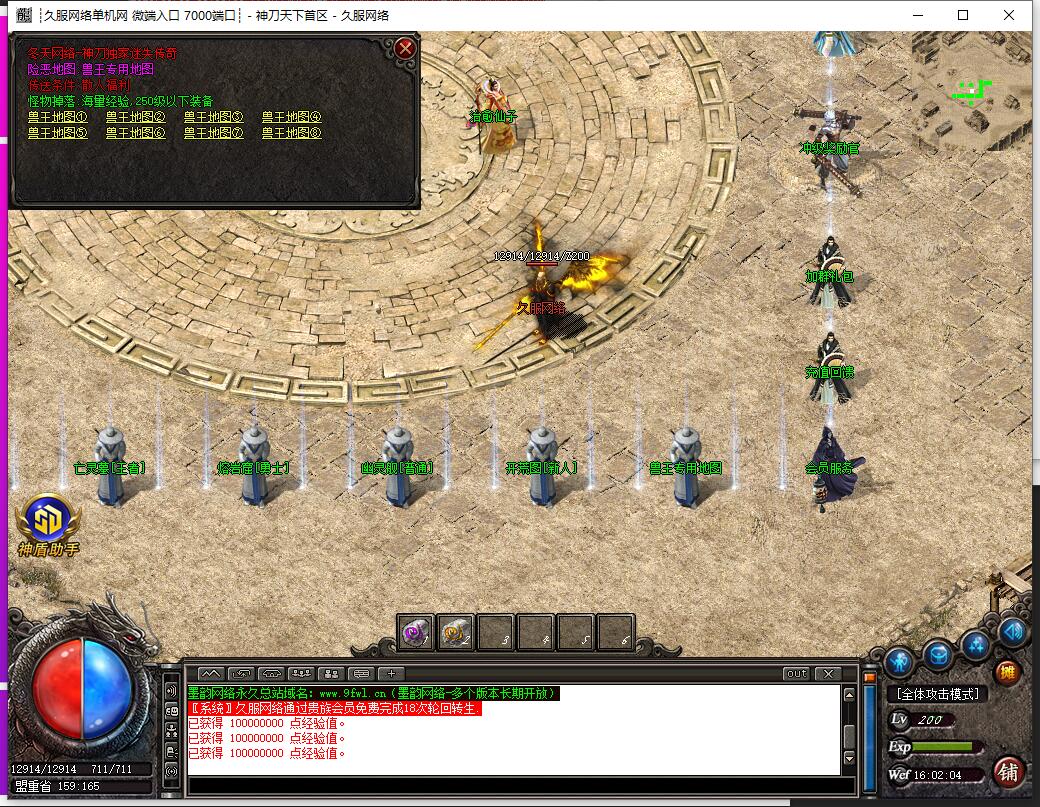Use the purple scroll in hotbar slot 1
1040x807 pixels.
416,632
